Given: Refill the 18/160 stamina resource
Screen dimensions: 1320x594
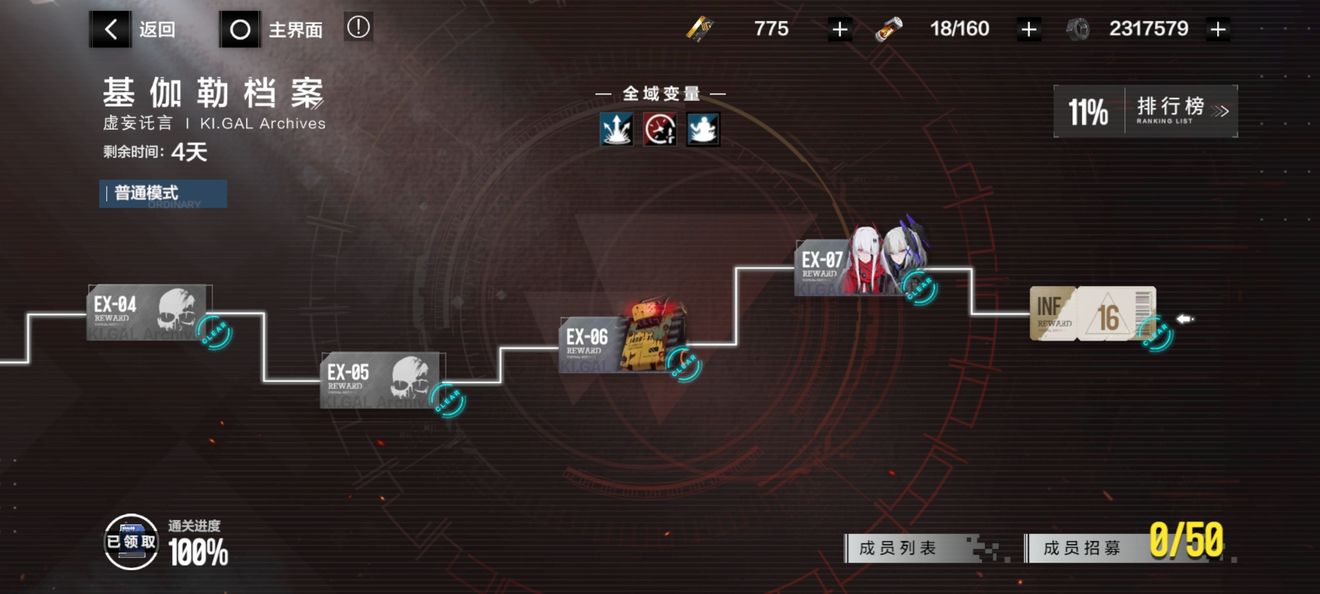Looking at the screenshot, I should tap(1028, 29).
